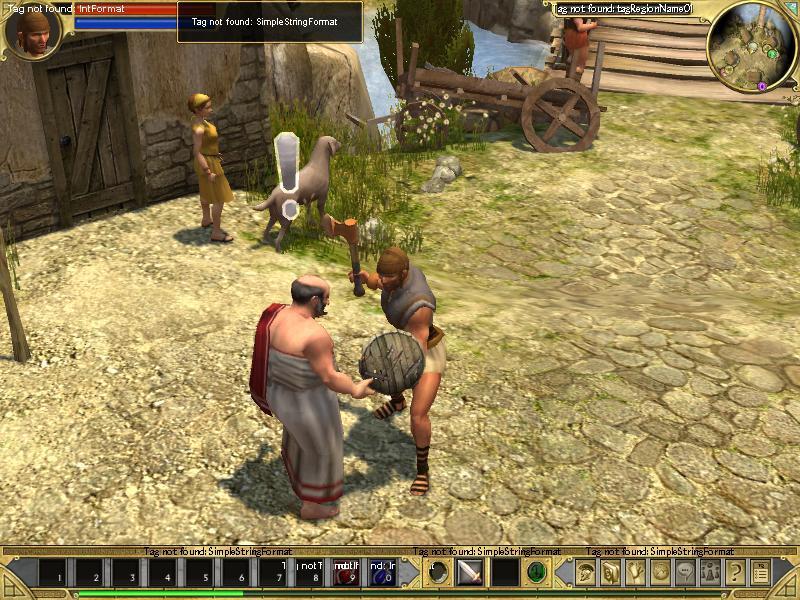Open the world map globe button
The width and height of the screenshot is (800, 600).
pos(661,573)
